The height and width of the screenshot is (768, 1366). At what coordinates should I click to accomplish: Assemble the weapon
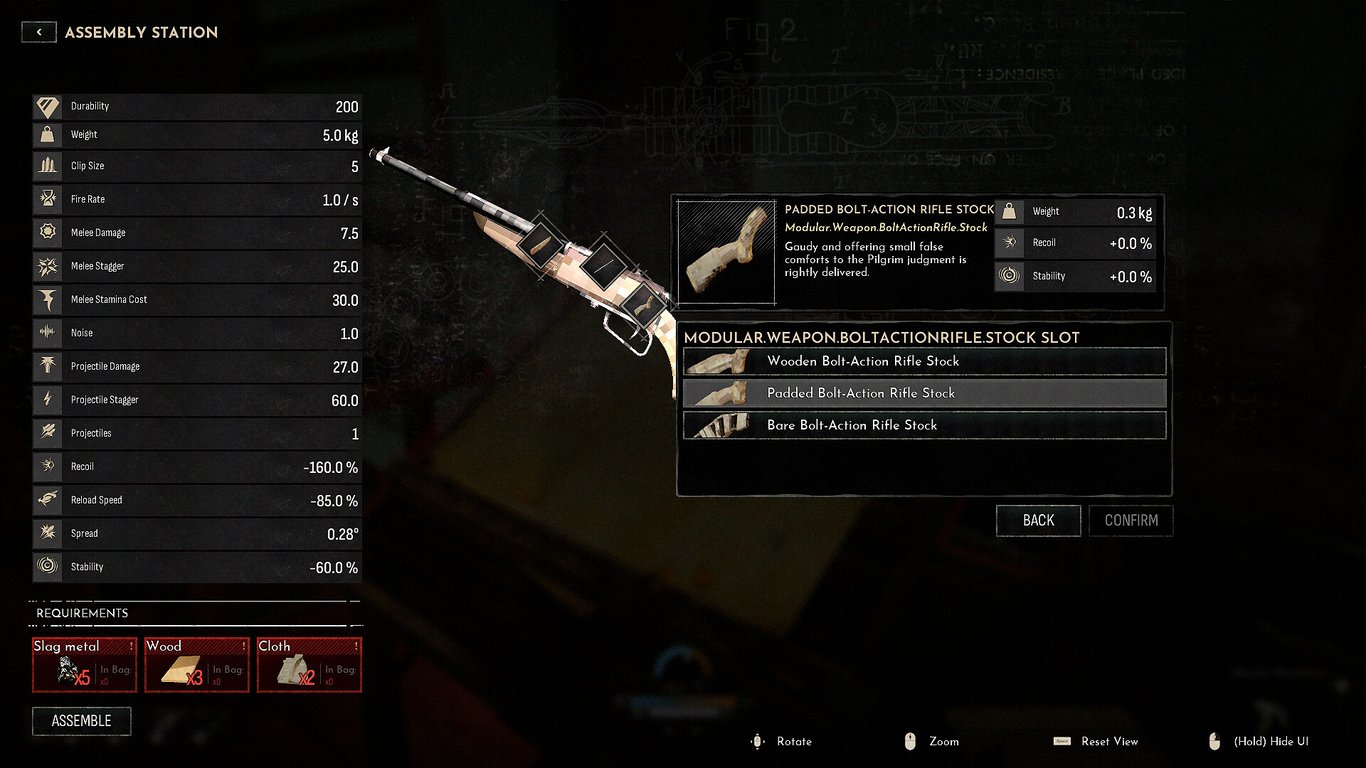pyautogui.click(x=81, y=721)
